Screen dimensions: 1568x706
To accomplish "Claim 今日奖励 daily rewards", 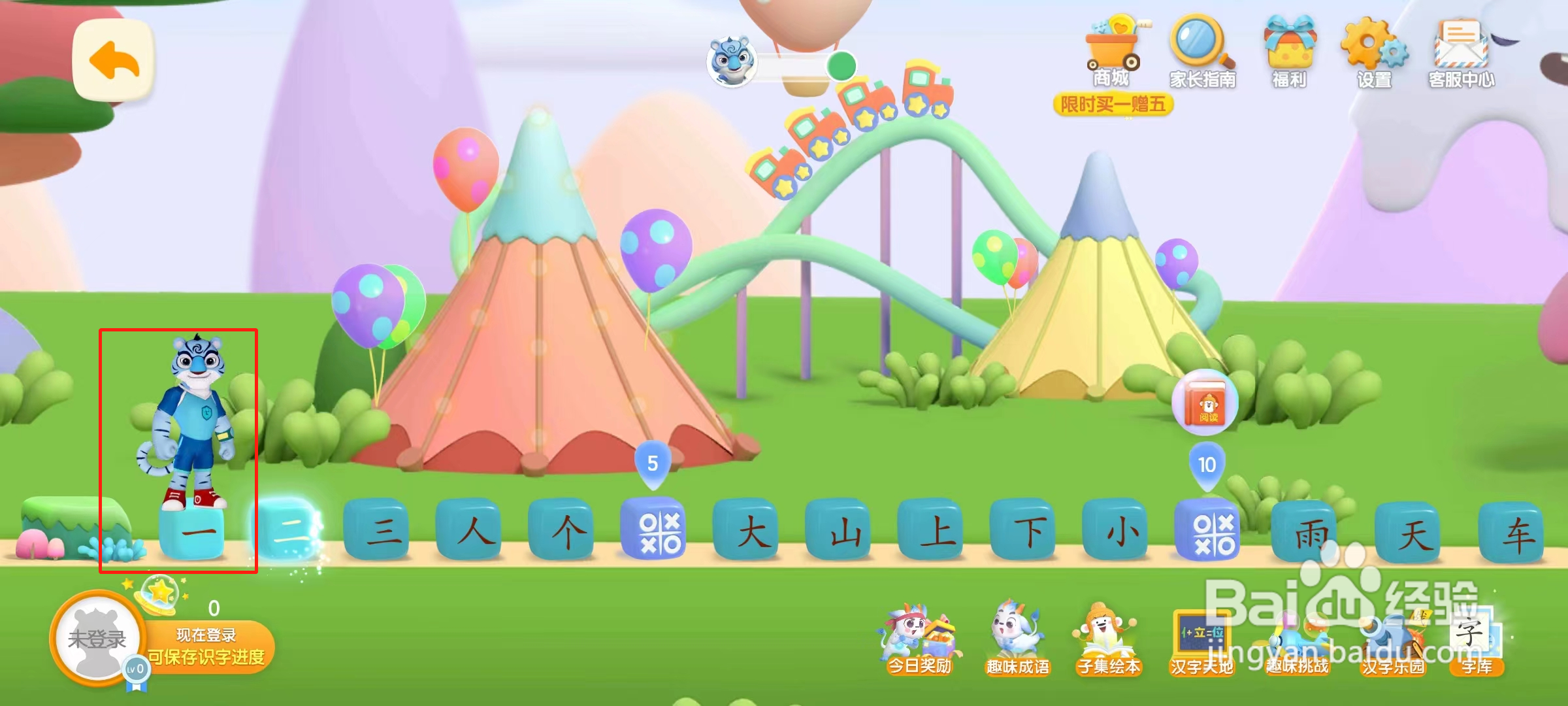I will tap(921, 641).
